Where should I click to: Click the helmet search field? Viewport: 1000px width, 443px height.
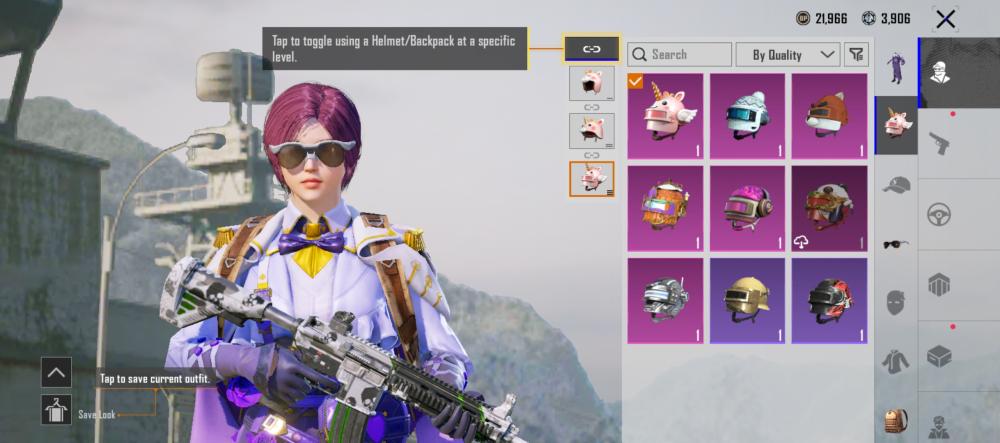[x=680, y=54]
